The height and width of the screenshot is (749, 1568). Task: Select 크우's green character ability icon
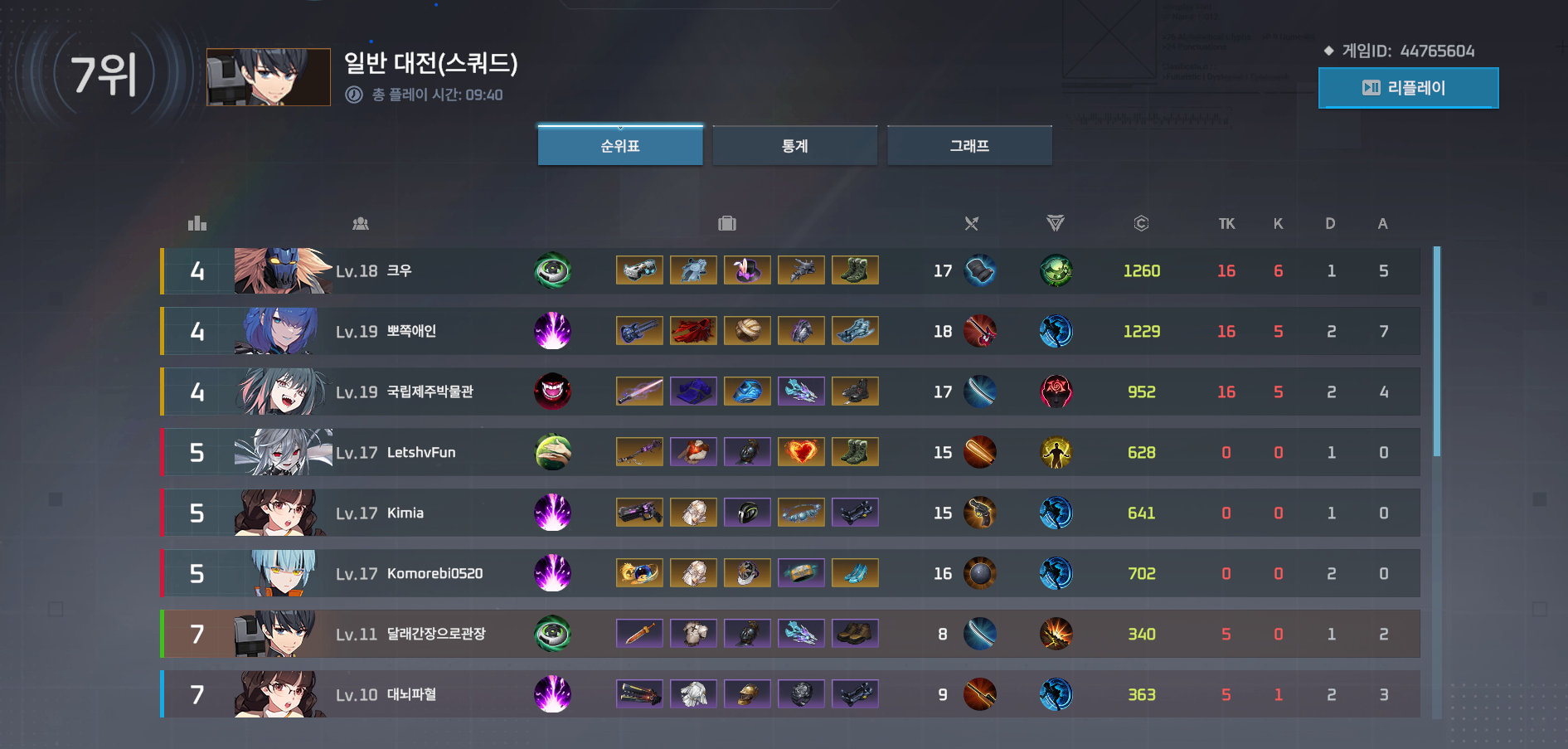pyautogui.click(x=553, y=270)
